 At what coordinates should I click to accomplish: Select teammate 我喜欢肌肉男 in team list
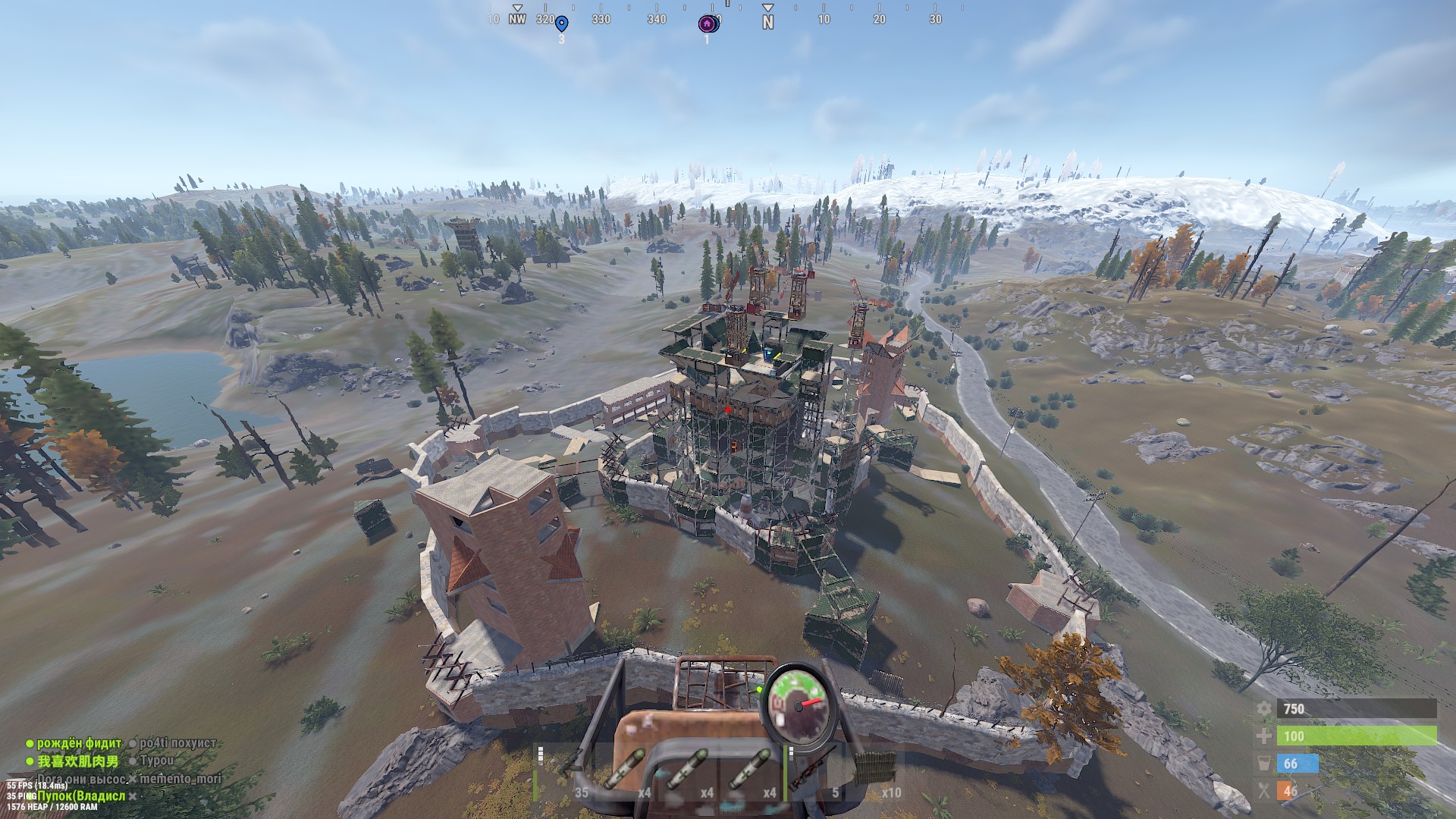pos(78,761)
